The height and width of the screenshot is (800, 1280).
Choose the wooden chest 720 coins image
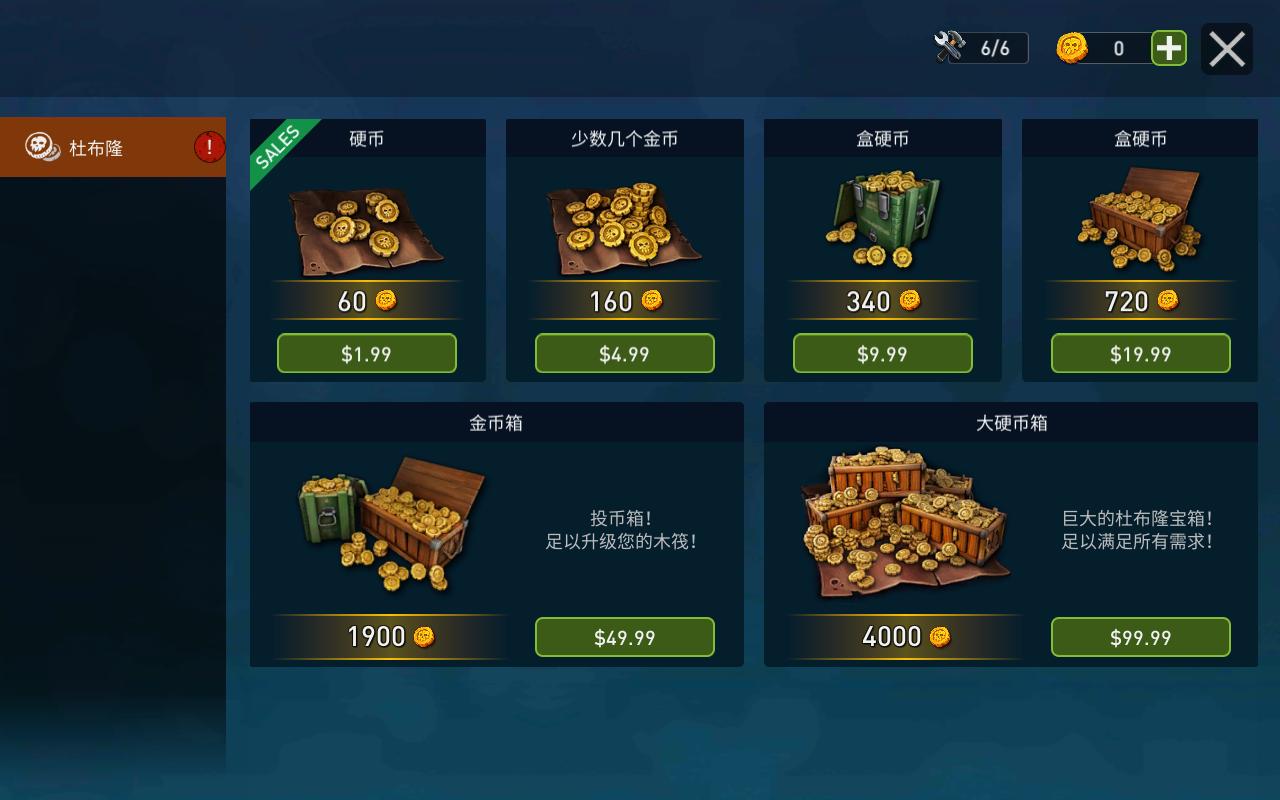(x=1141, y=220)
